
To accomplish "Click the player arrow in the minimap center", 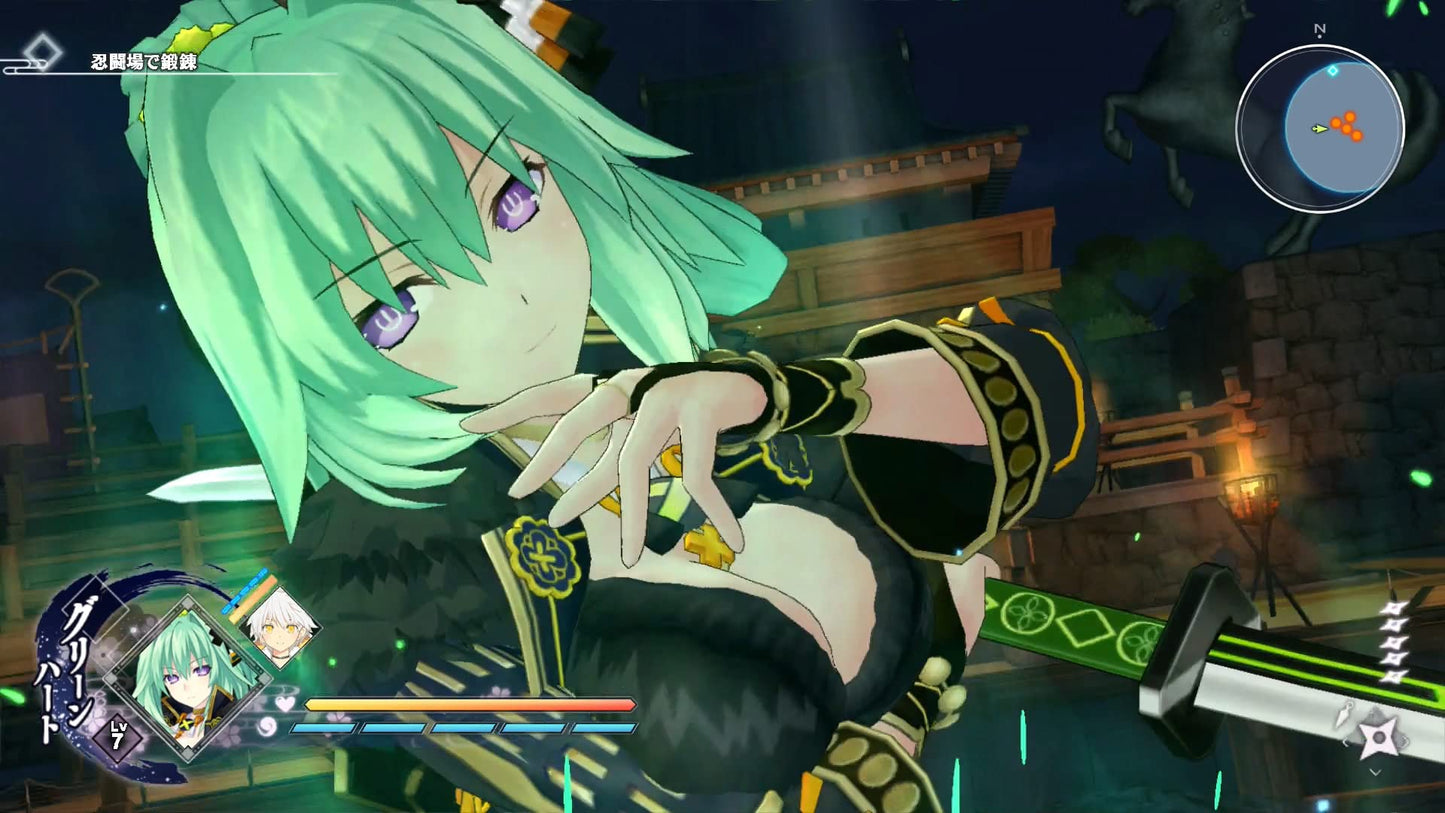I will point(1321,129).
